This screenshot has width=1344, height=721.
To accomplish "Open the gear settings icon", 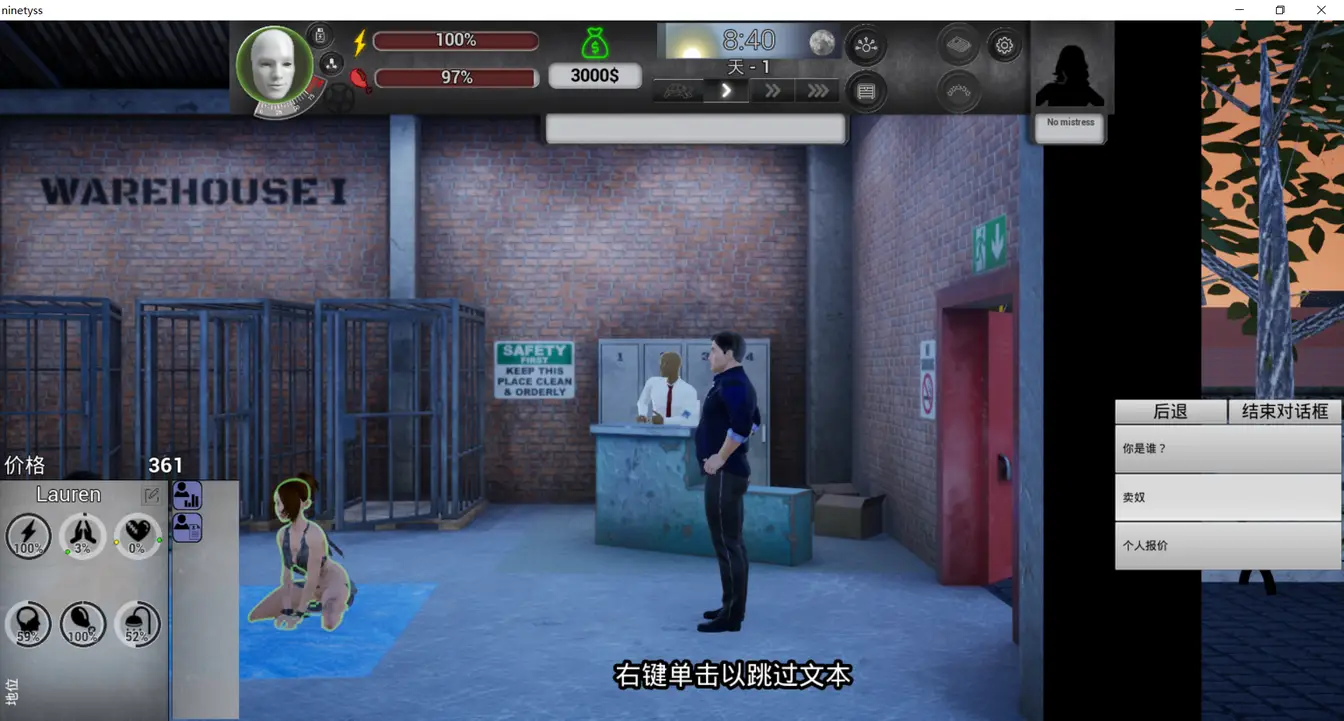I will (x=1004, y=45).
